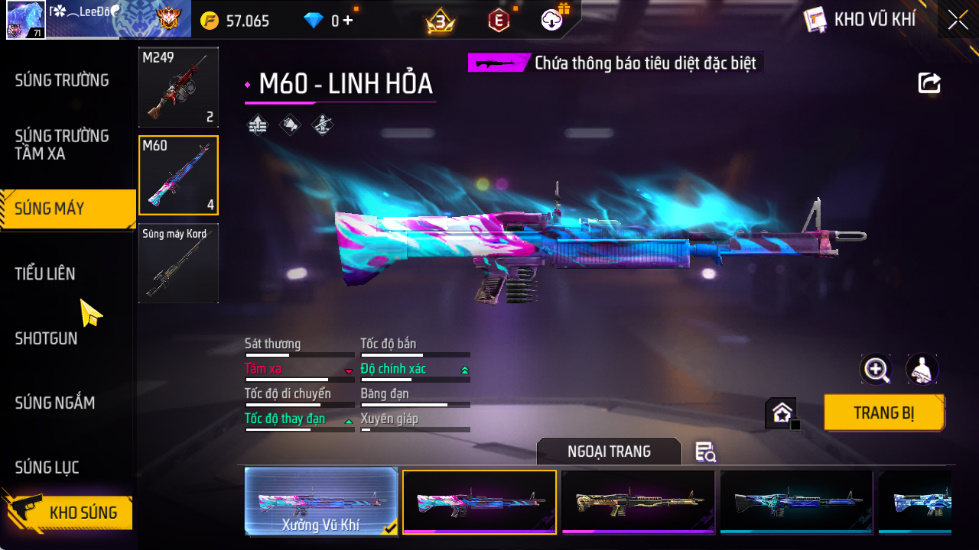Open the Súng Trường Tầm Xa category
The width and height of the screenshot is (979, 550).
click(62, 144)
